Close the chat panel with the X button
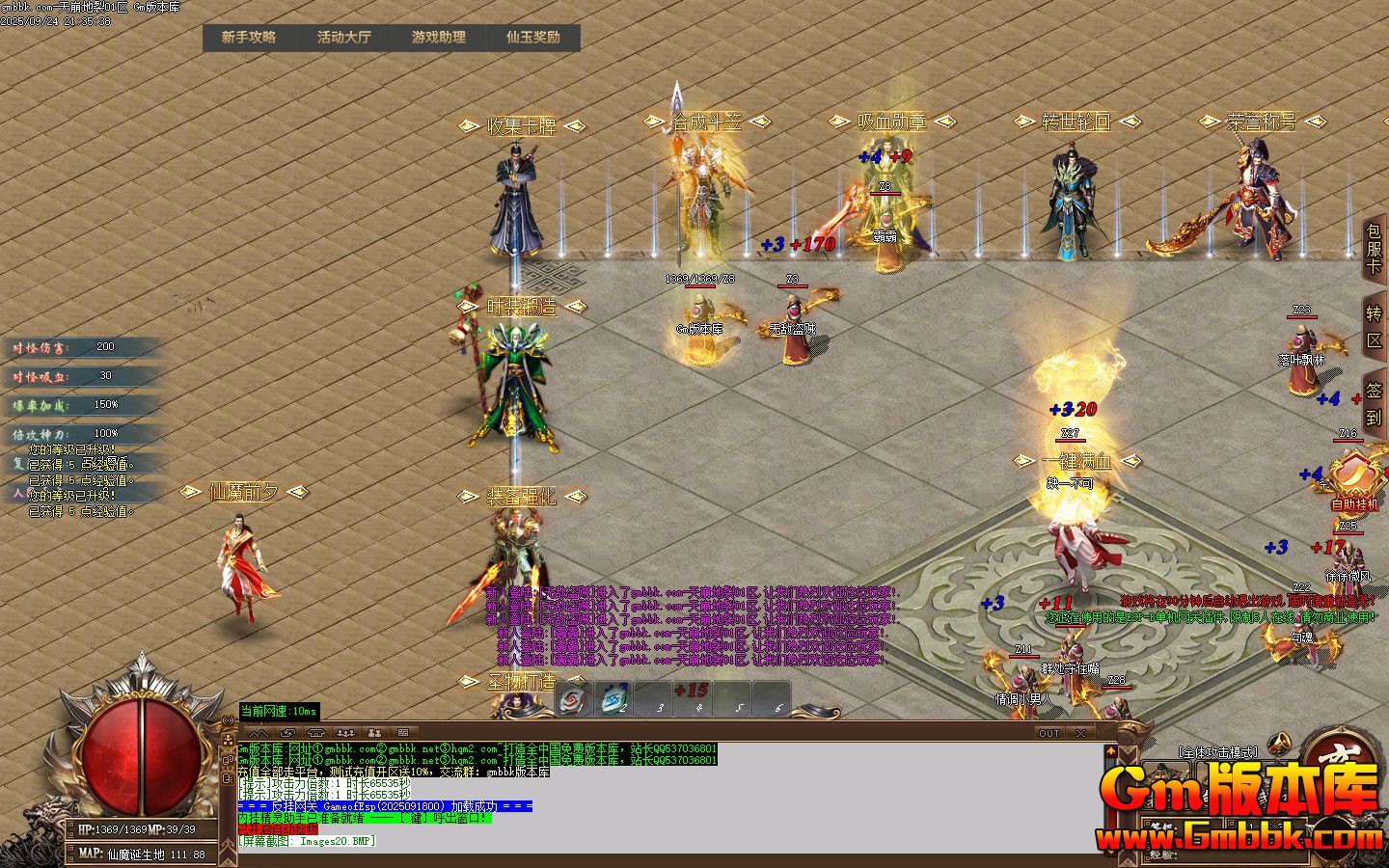 point(1082,733)
